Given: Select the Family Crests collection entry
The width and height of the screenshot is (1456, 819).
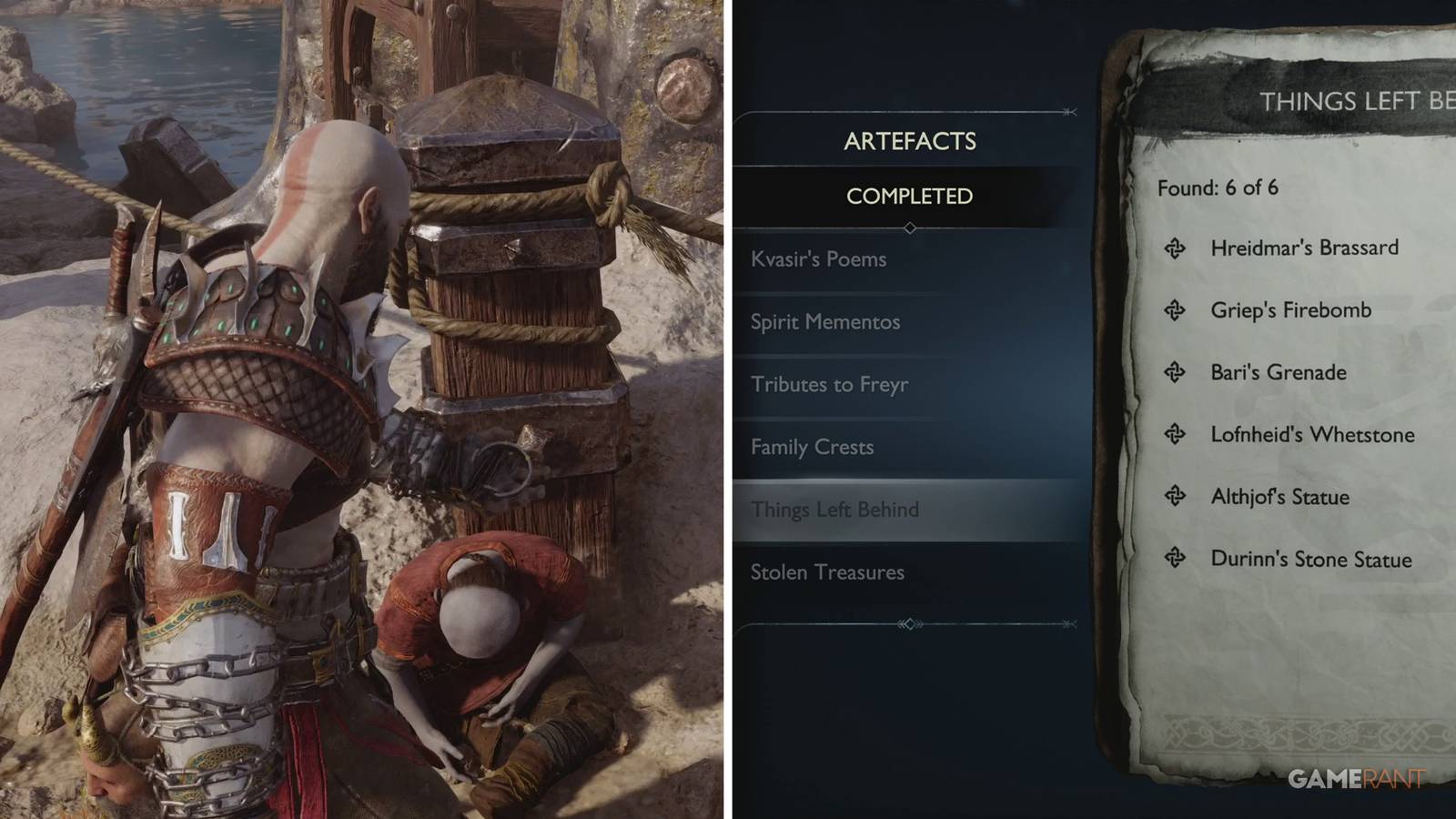Looking at the screenshot, I should [813, 447].
